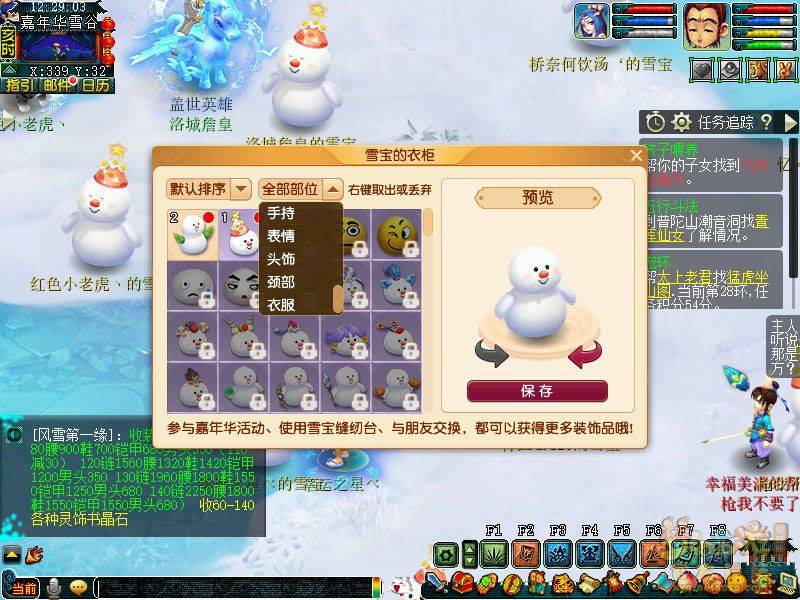Image resolution: width=800 pixels, height=600 pixels.
Task: Save the snowman outfit with 保存
Action: click(x=537, y=391)
